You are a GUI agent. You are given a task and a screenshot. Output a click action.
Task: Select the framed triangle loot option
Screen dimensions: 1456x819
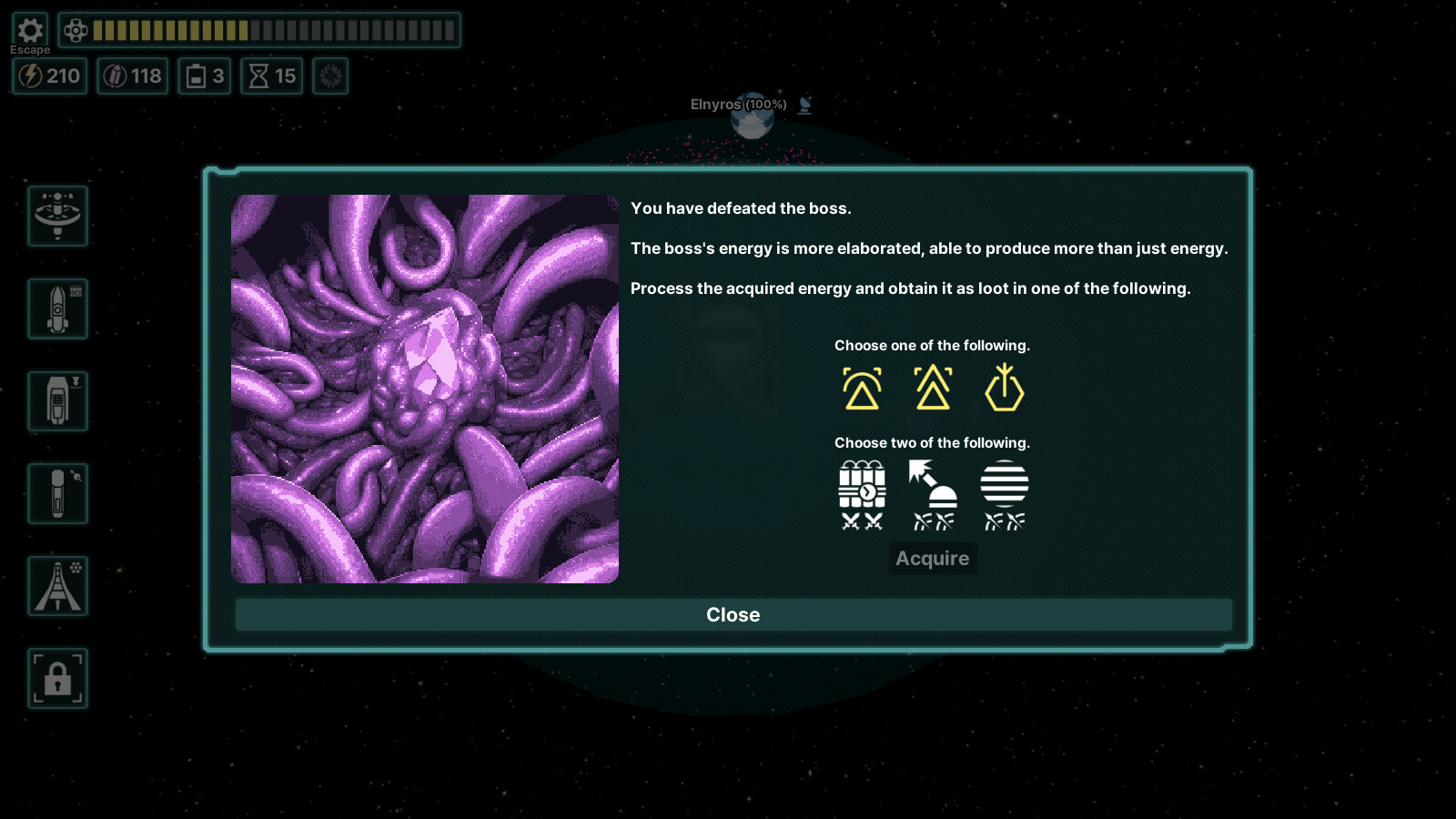862,386
